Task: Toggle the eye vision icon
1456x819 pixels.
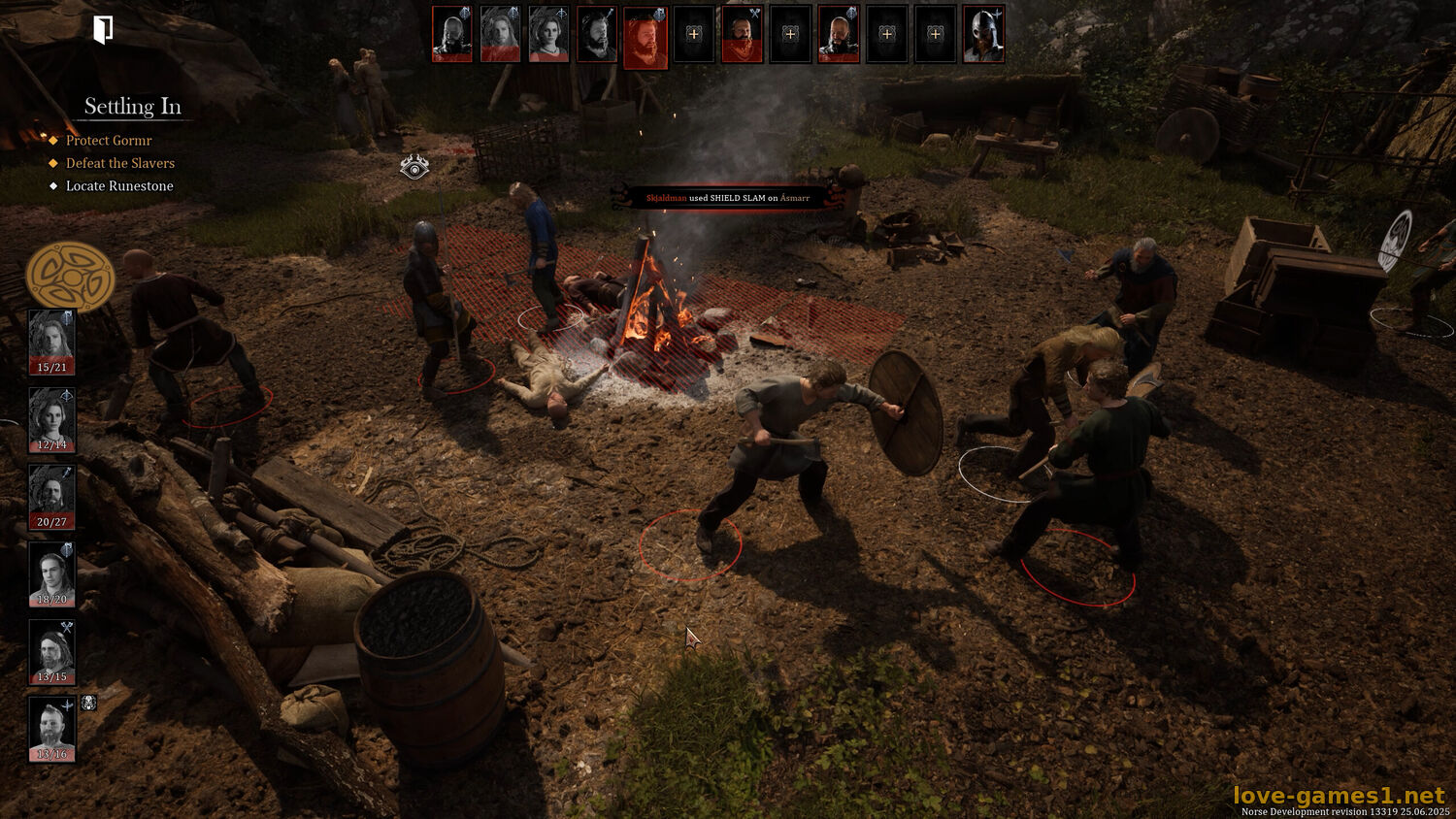Action: tap(414, 167)
